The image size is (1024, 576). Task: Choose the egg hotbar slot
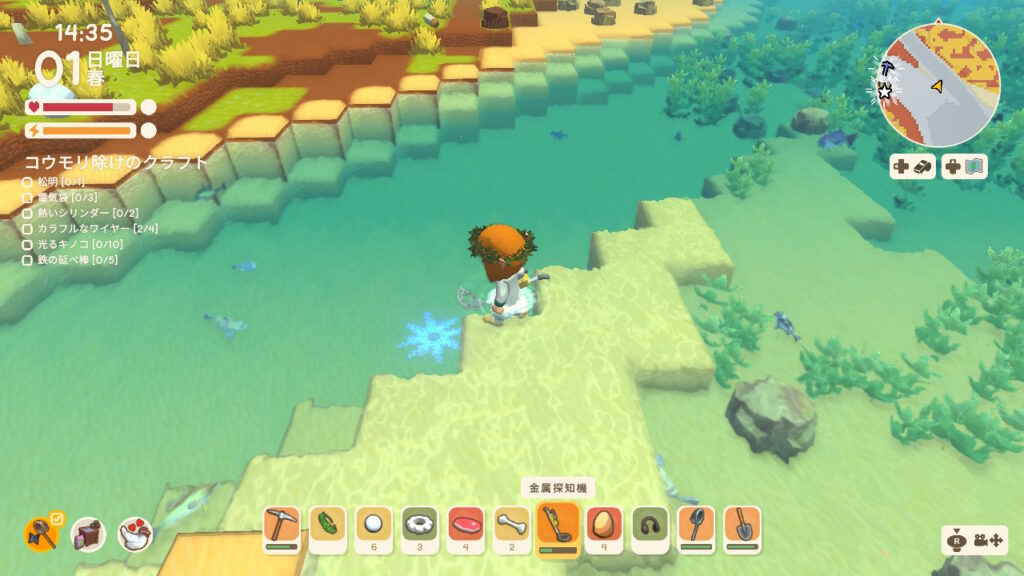(x=604, y=527)
